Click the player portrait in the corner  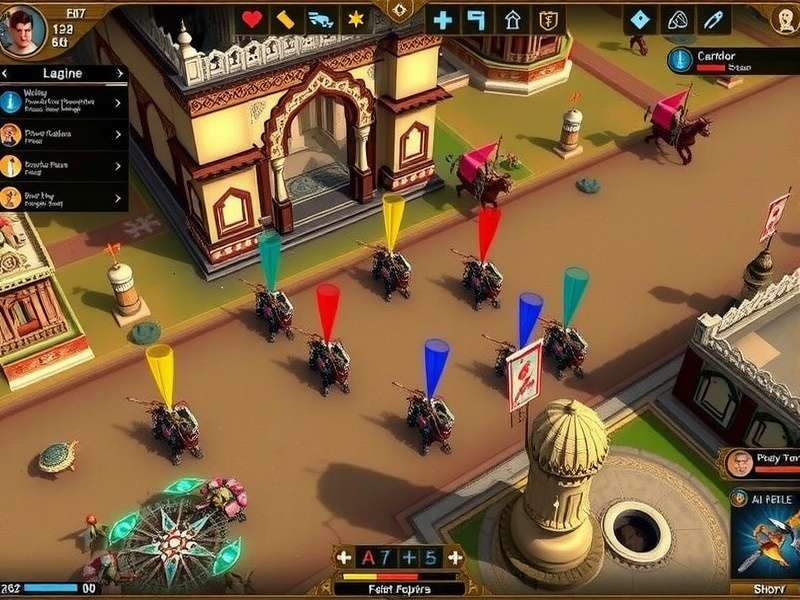[22, 29]
